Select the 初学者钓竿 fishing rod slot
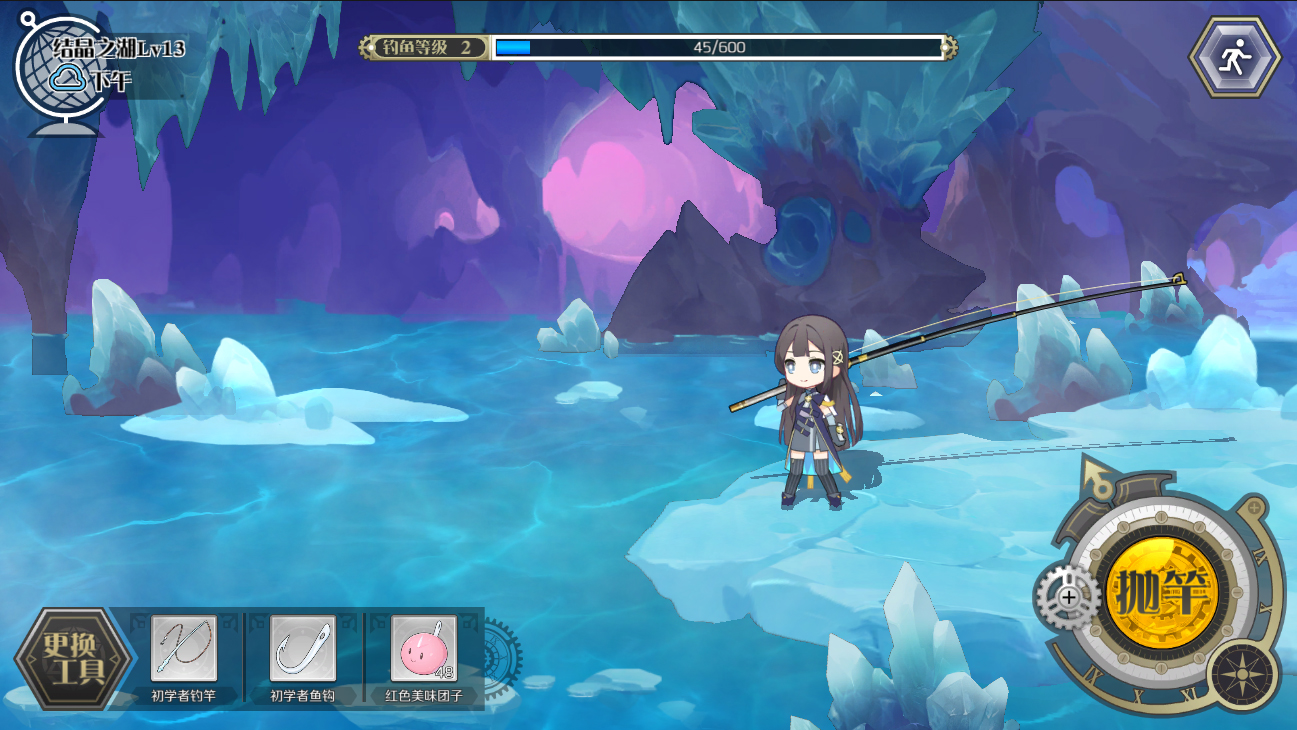Screen dimensions: 1297x730 coord(183,648)
